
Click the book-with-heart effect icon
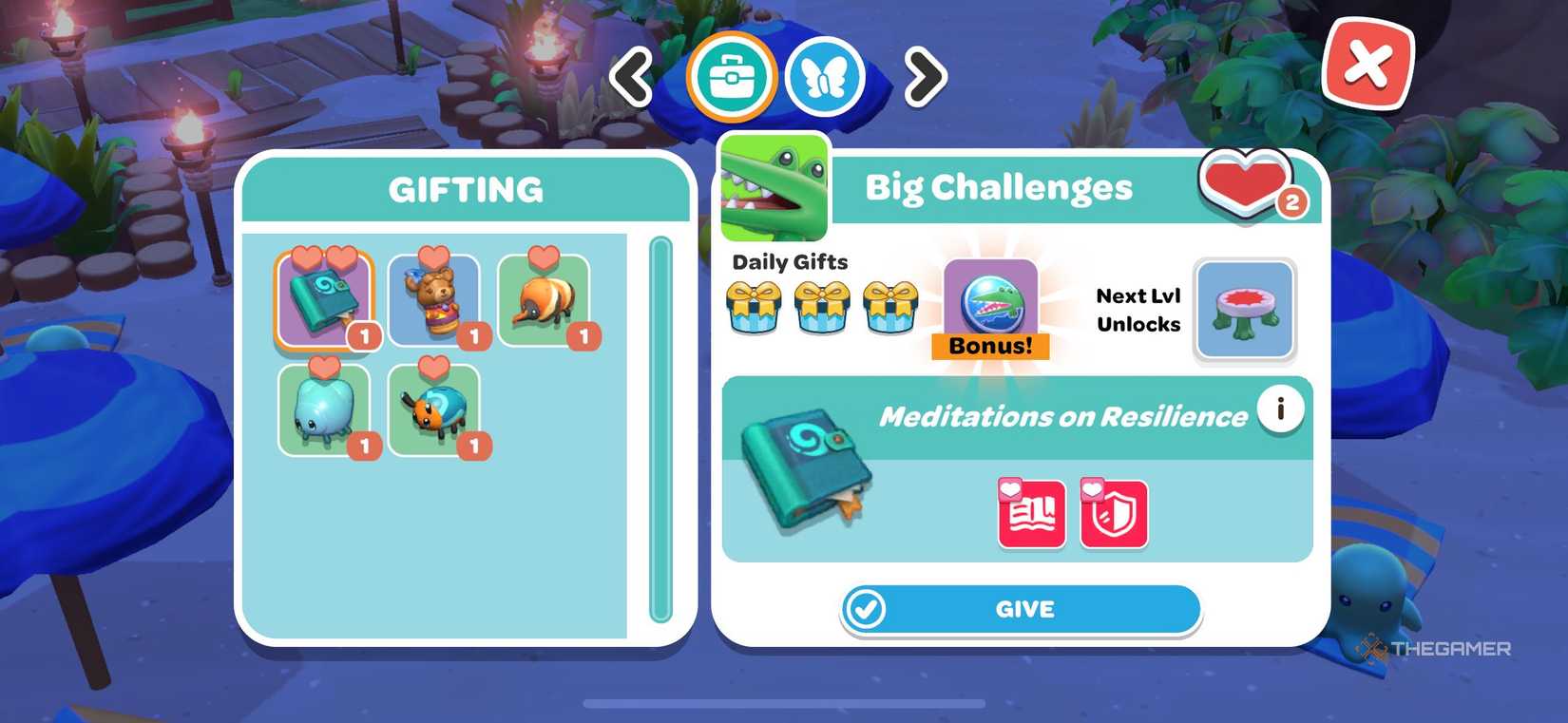pos(1029,513)
